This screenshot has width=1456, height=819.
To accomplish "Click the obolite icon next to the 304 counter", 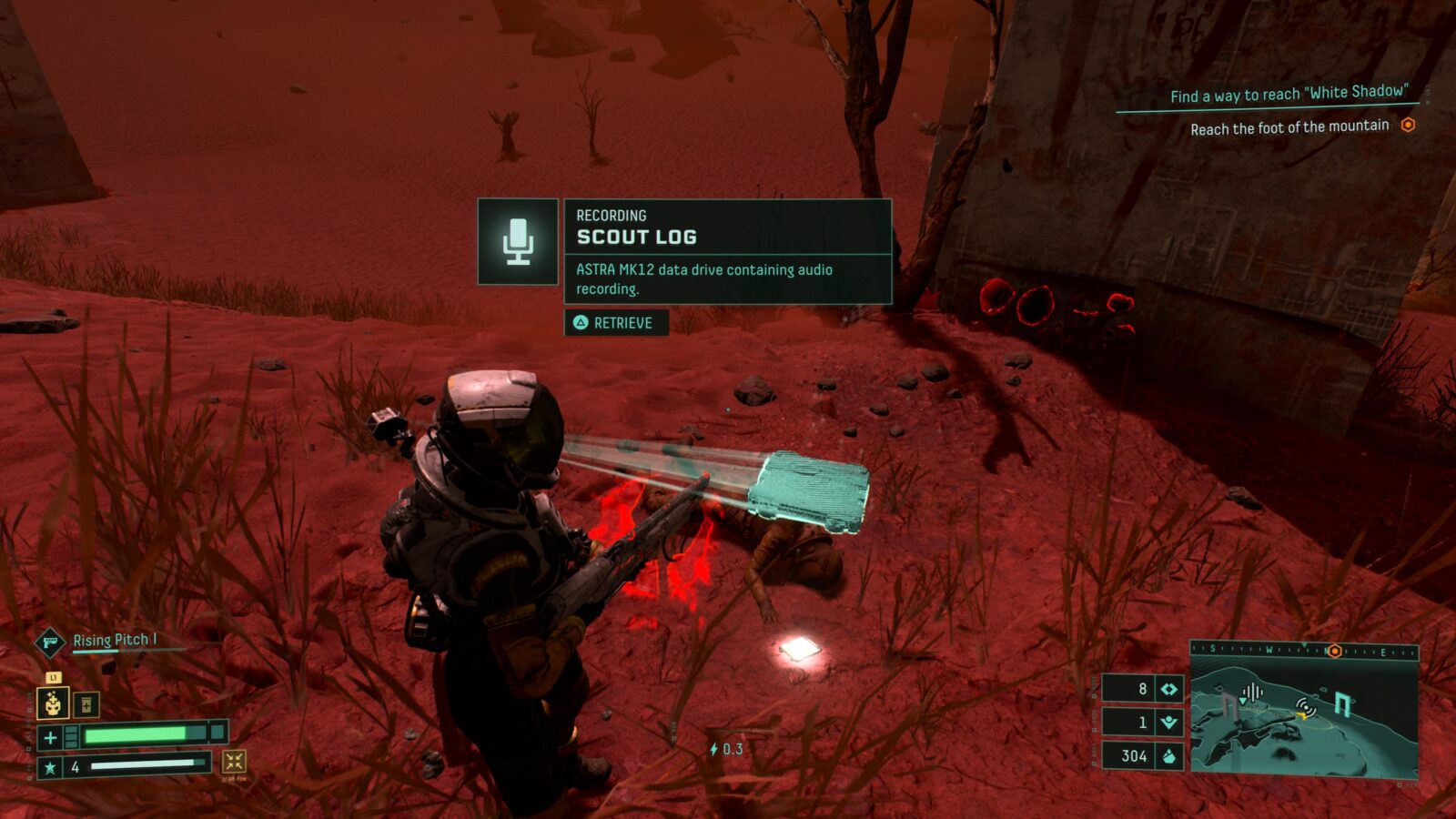I will point(1169,755).
